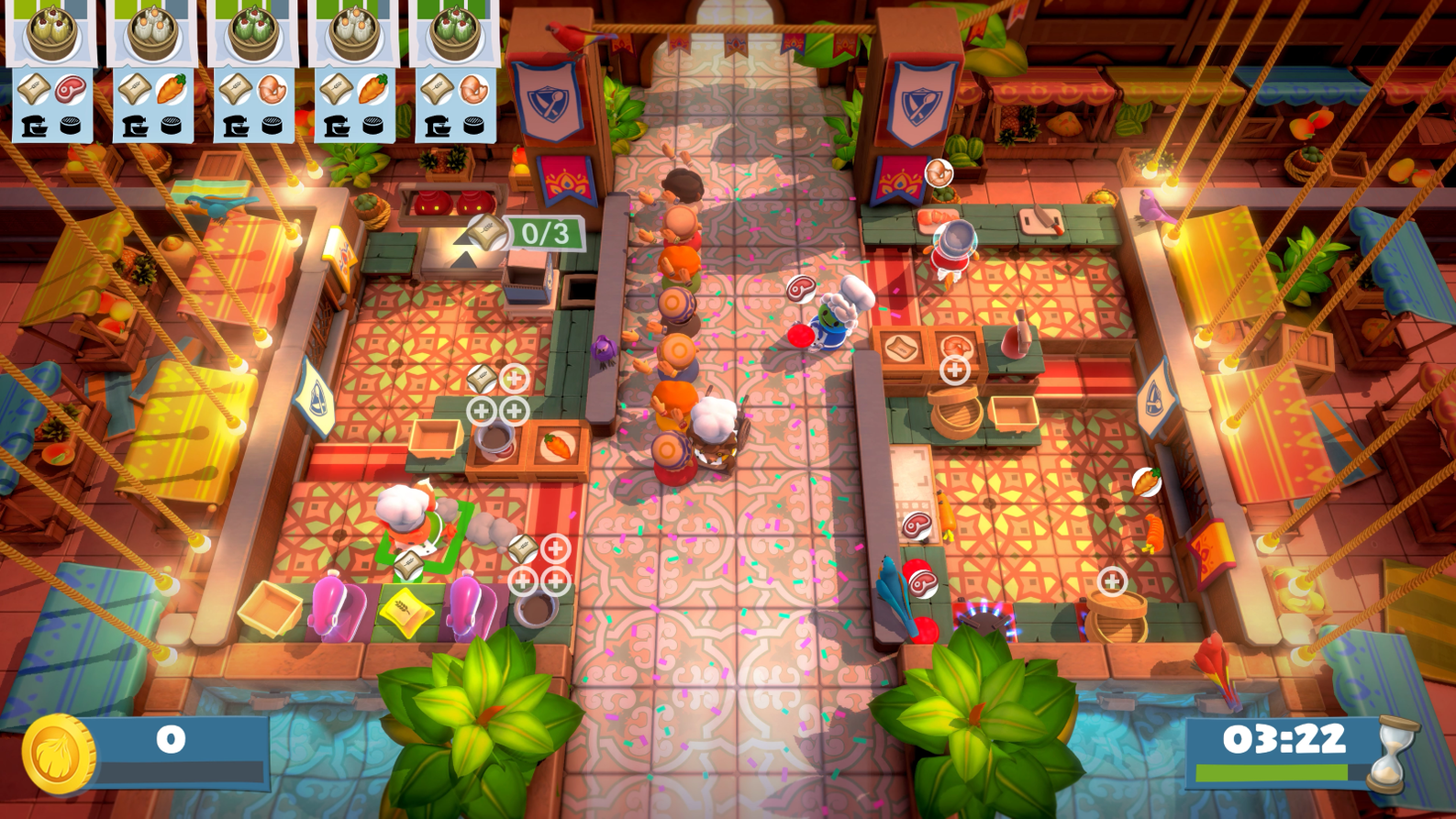This screenshot has height=819, width=1456.
Task: Click the shrimp plate icon above the right kitchen
Action: [x=938, y=171]
